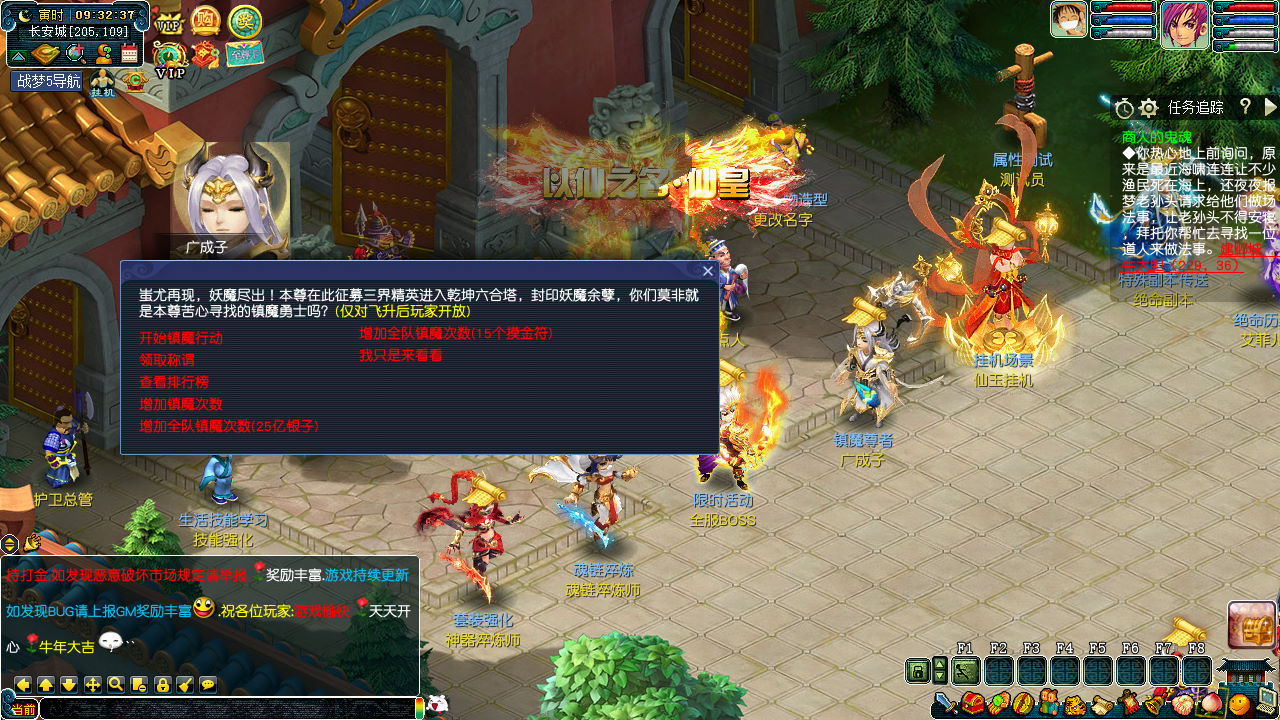This screenshot has height=720, width=1280.
Task: Toggle the hotbar lock button
Action: 917,671
